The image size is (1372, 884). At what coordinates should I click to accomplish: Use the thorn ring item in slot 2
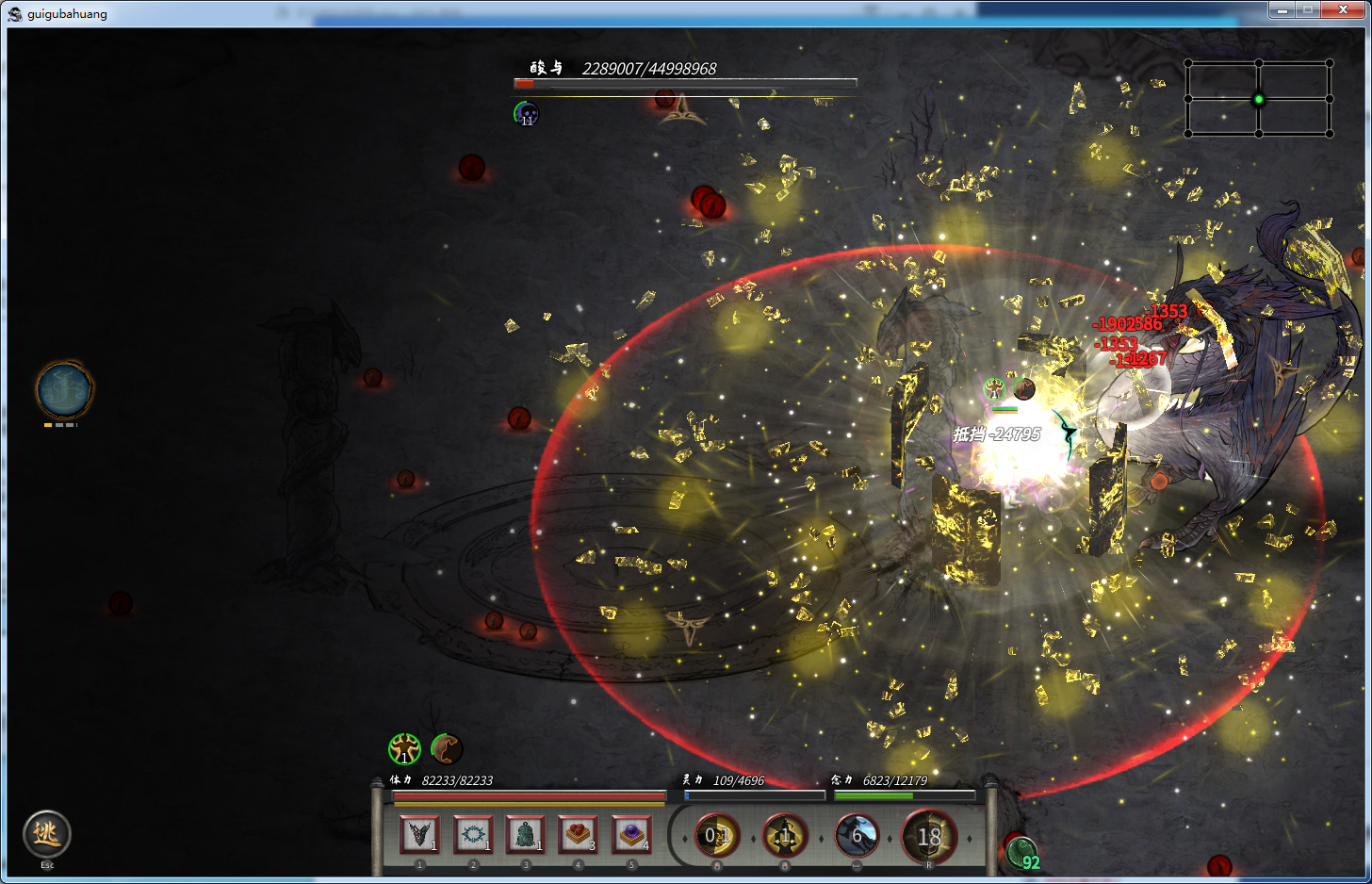point(472,834)
